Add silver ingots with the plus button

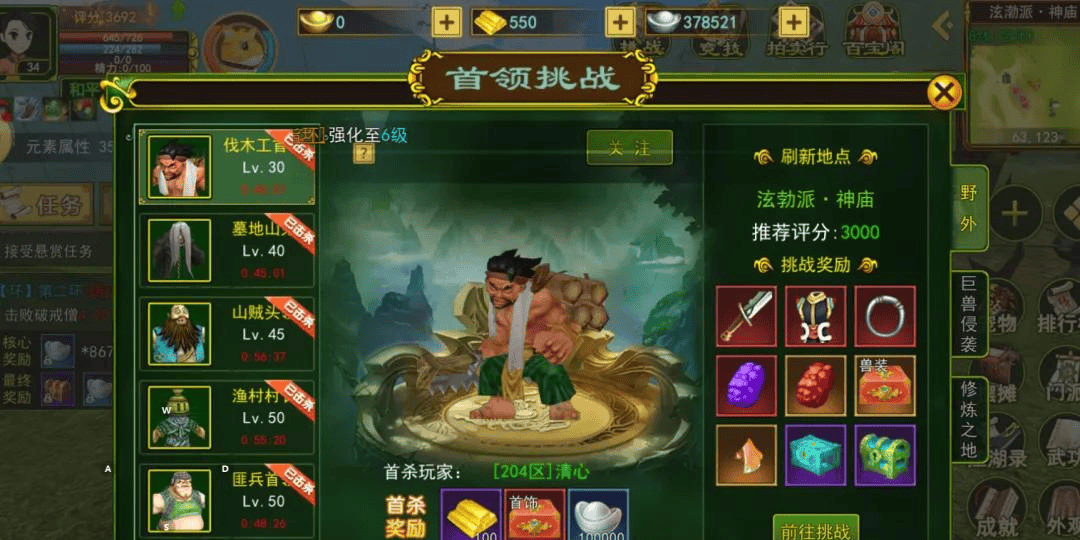(x=794, y=22)
